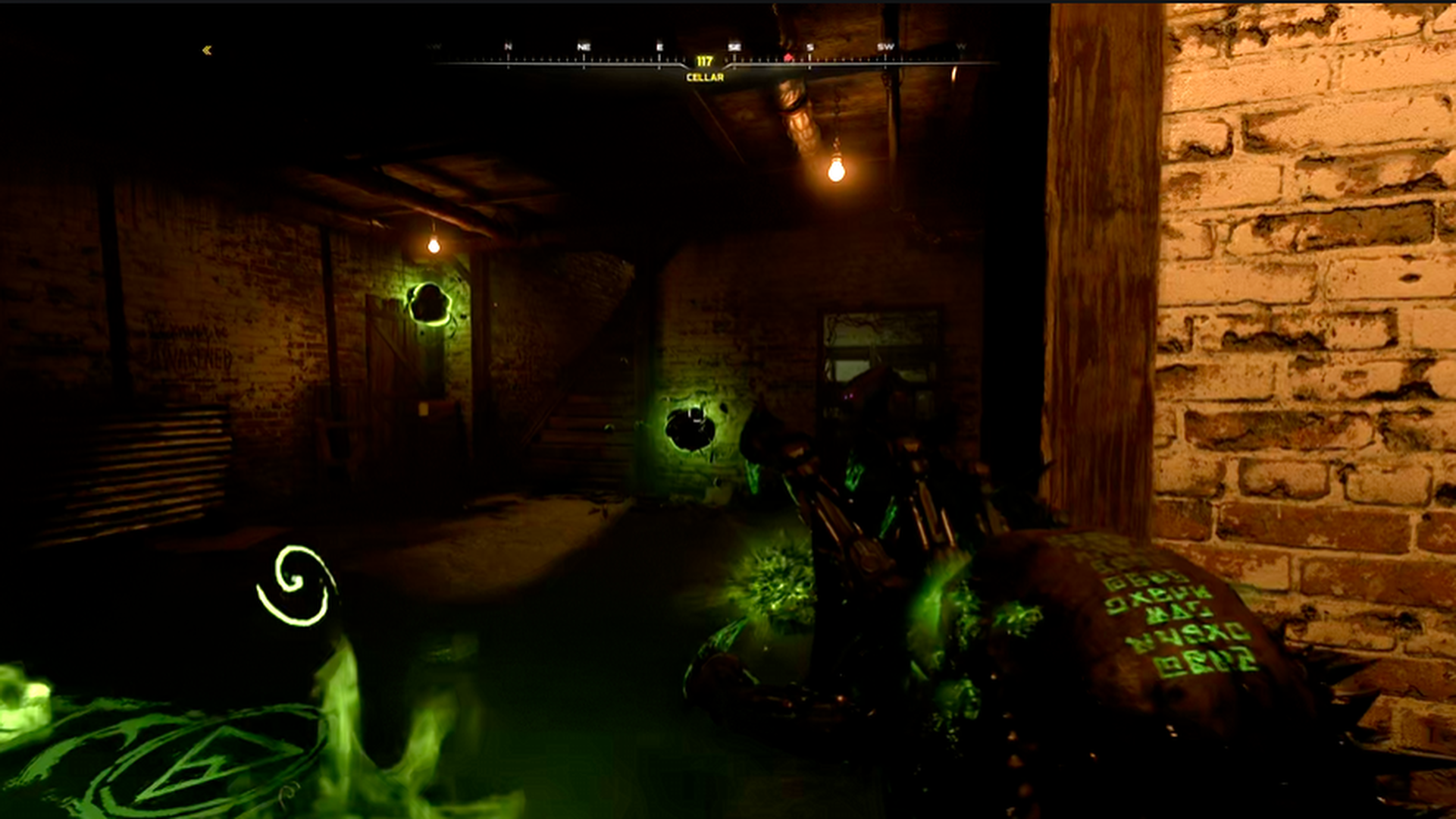Click the N cardinal marker on the compass
The image size is (1456, 819).
506,45
